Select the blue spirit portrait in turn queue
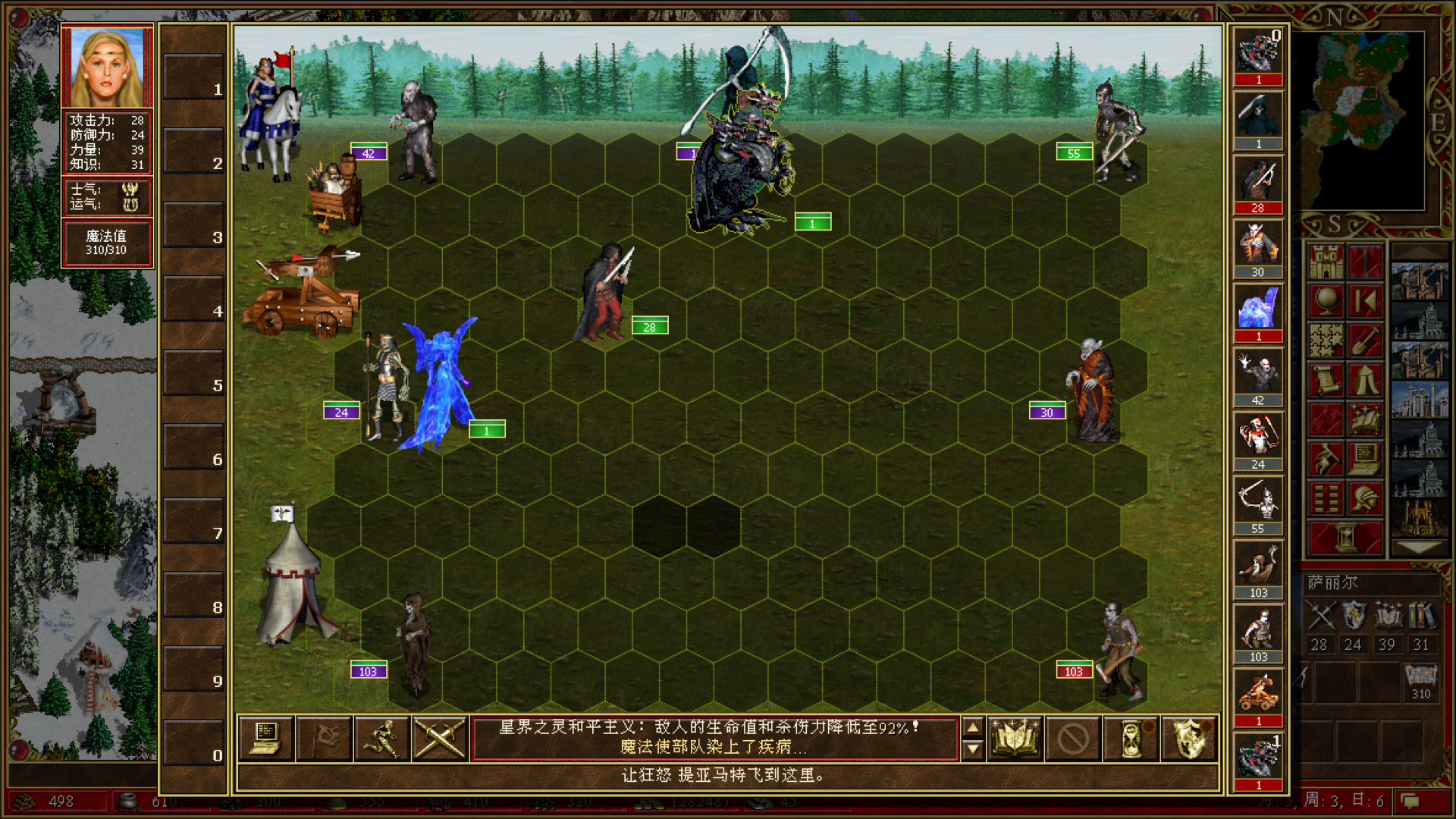This screenshot has height=819, width=1456. [1258, 309]
